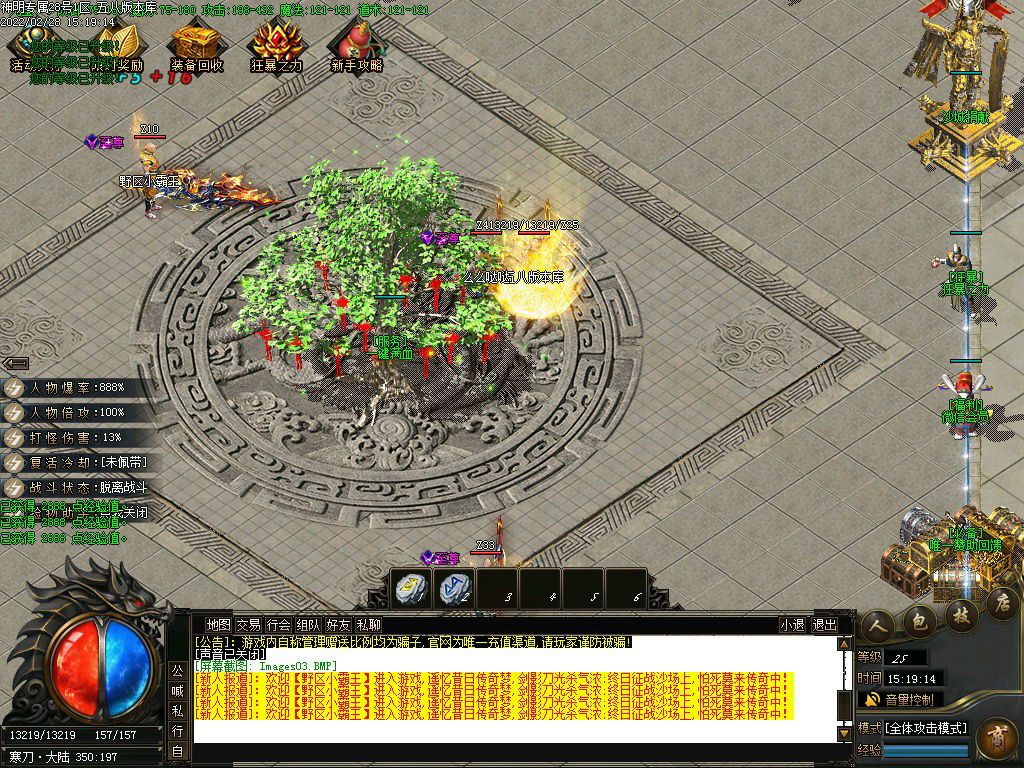Open the 行会 guild tab

(278, 625)
